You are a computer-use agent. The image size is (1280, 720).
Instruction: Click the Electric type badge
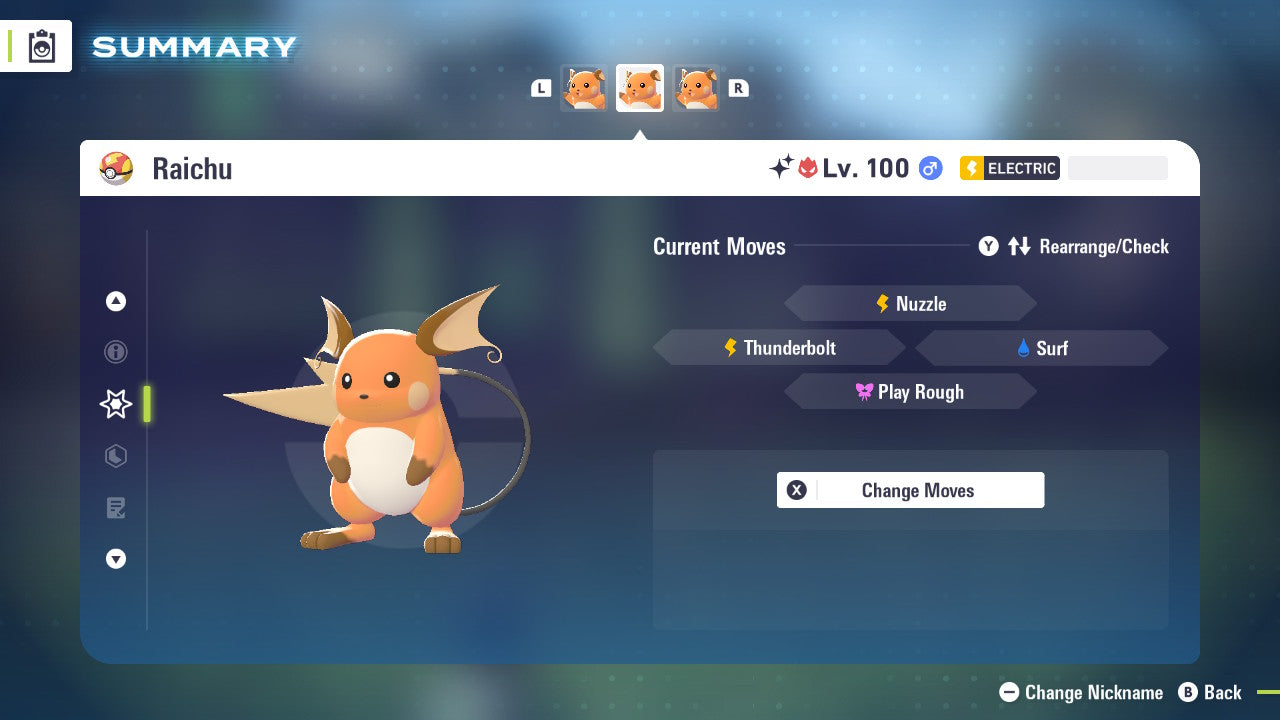point(1009,168)
